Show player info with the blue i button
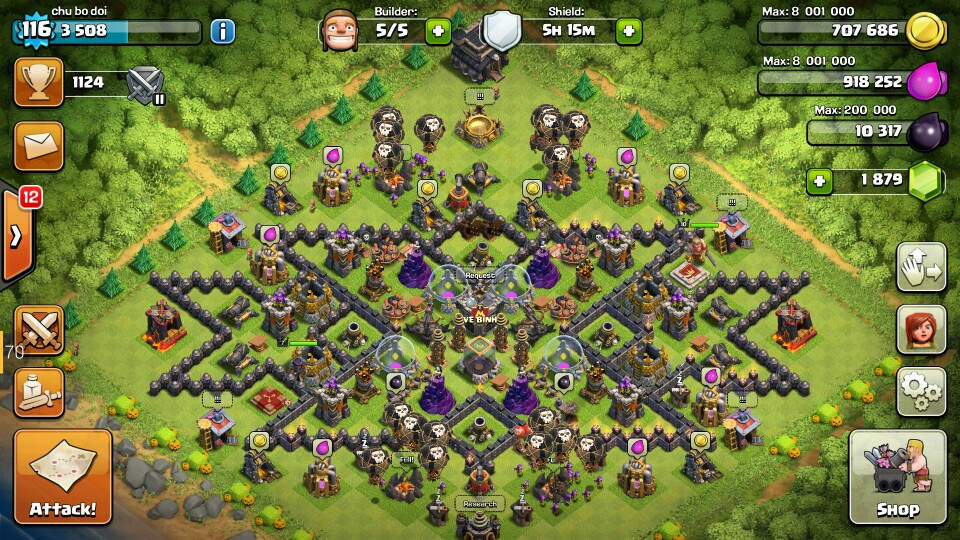Image resolution: width=960 pixels, height=540 pixels. tap(222, 30)
